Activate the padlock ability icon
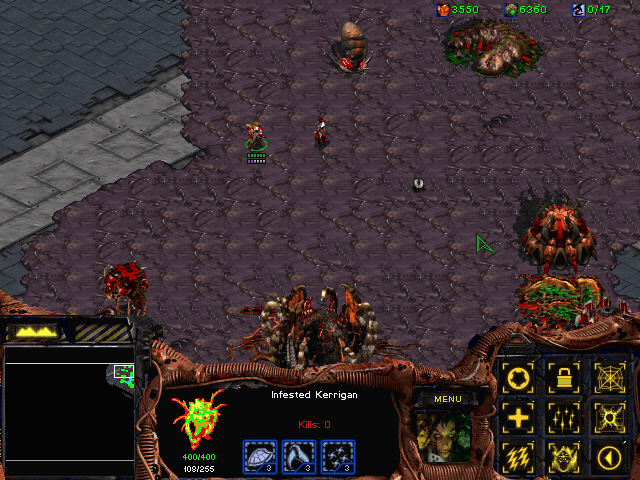 coord(563,378)
